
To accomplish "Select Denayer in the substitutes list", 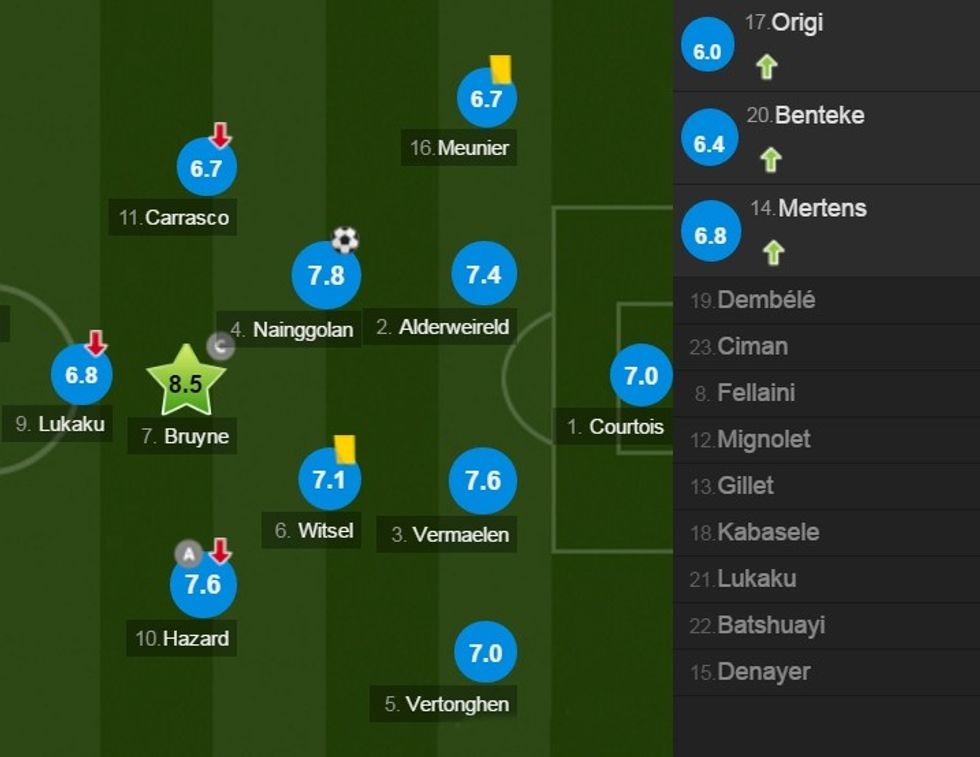I will point(763,671).
